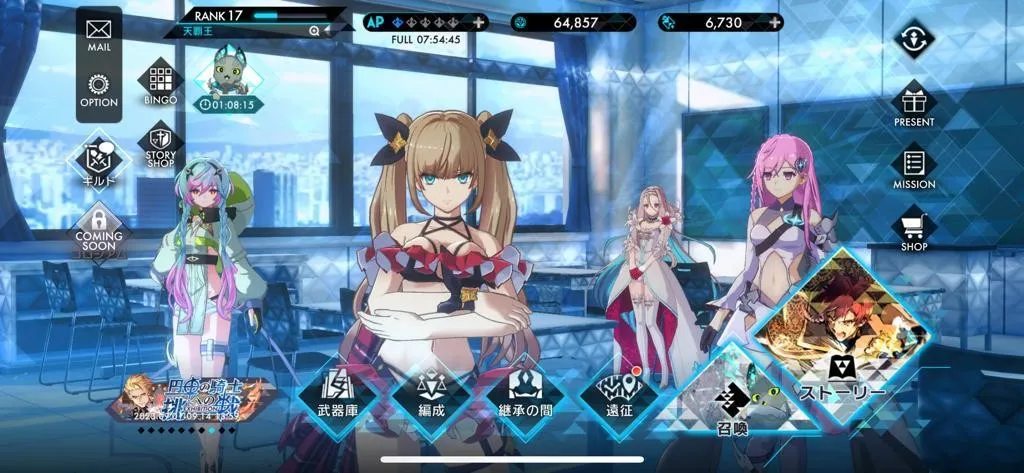Screen dimensions: 1024x473
Task: Open the 召喚 summon menu
Action: click(731, 407)
